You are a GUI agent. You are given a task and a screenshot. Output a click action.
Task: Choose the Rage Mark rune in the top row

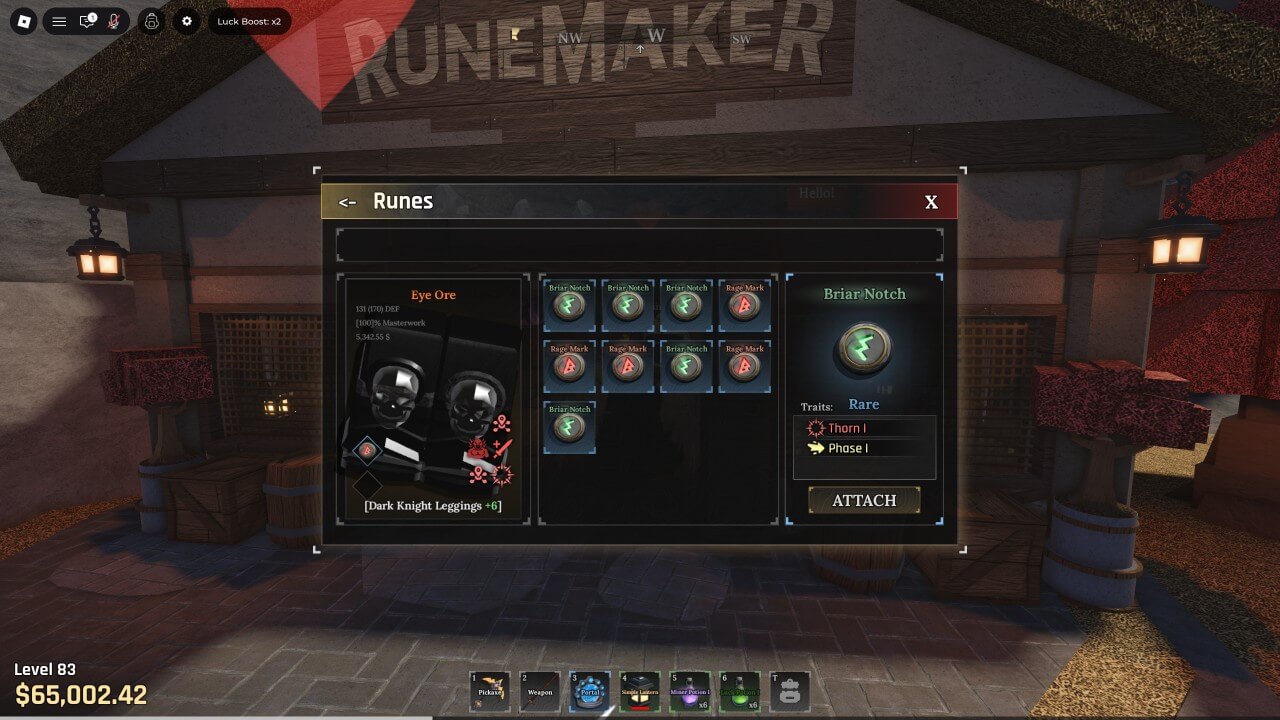744,305
